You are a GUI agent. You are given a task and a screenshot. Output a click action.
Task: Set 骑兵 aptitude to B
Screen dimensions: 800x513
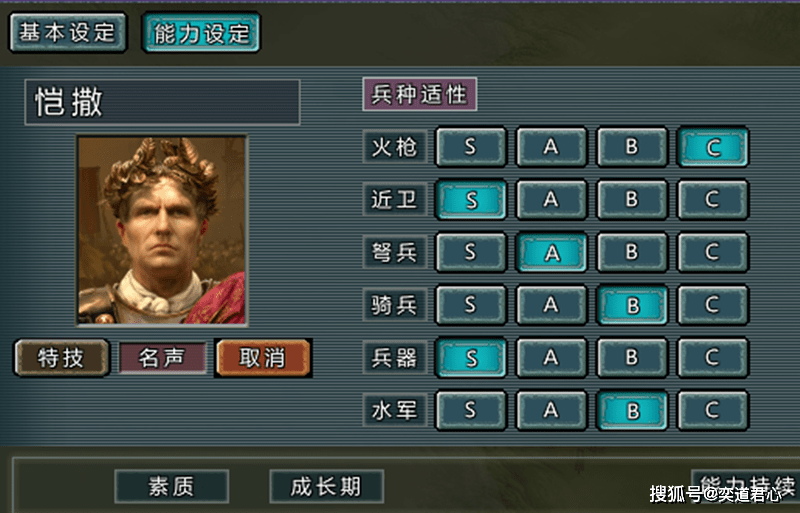[x=631, y=304]
